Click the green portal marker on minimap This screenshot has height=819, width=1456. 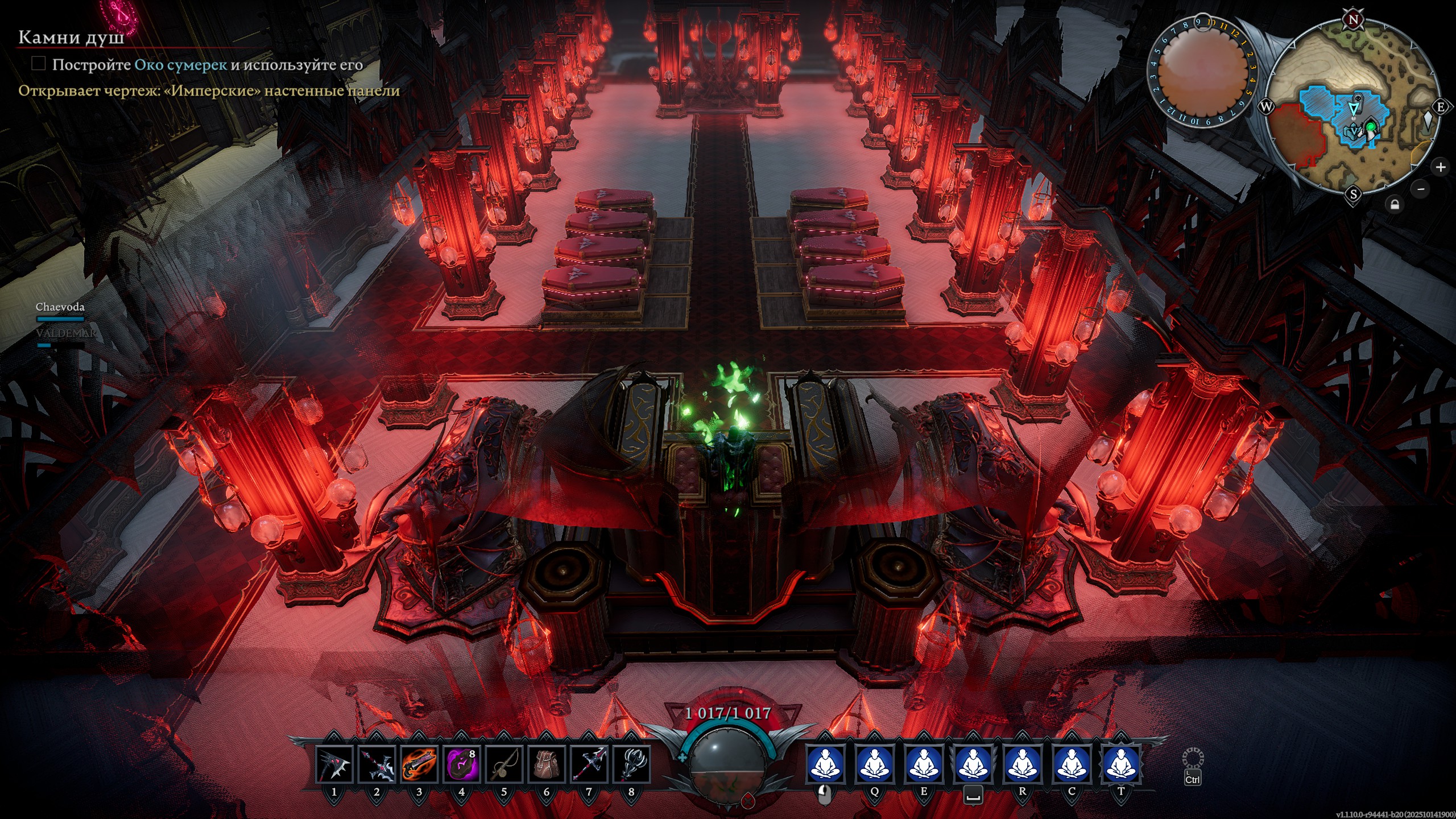[x=1371, y=126]
